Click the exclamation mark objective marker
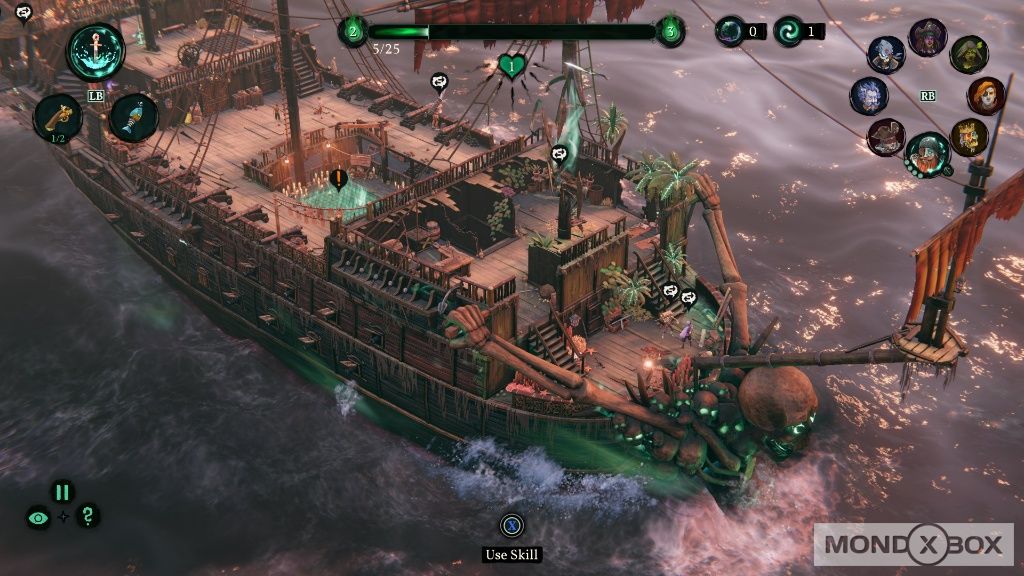This screenshot has width=1024, height=576. [338, 180]
